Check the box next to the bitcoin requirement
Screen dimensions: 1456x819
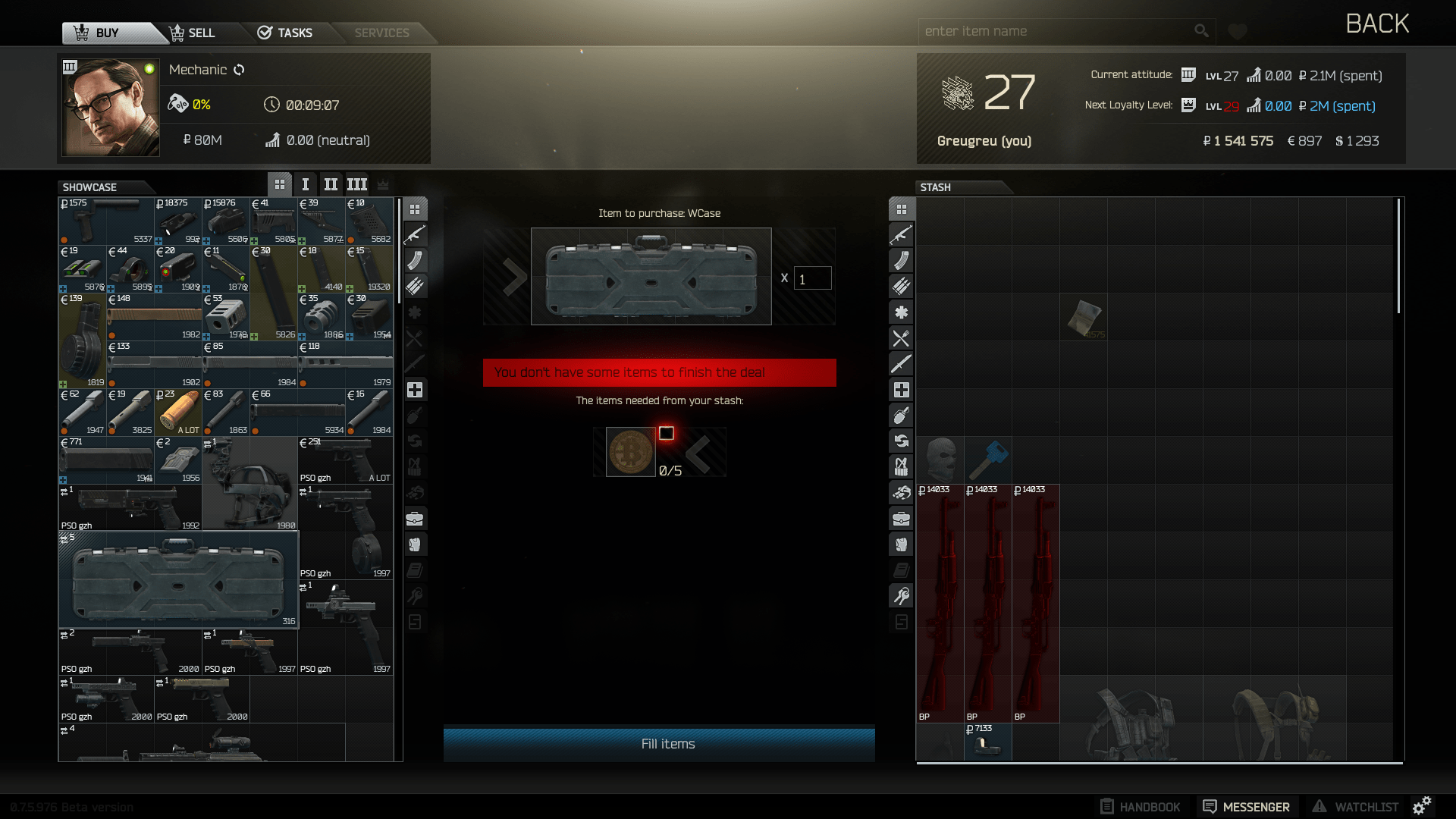pyautogui.click(x=667, y=432)
